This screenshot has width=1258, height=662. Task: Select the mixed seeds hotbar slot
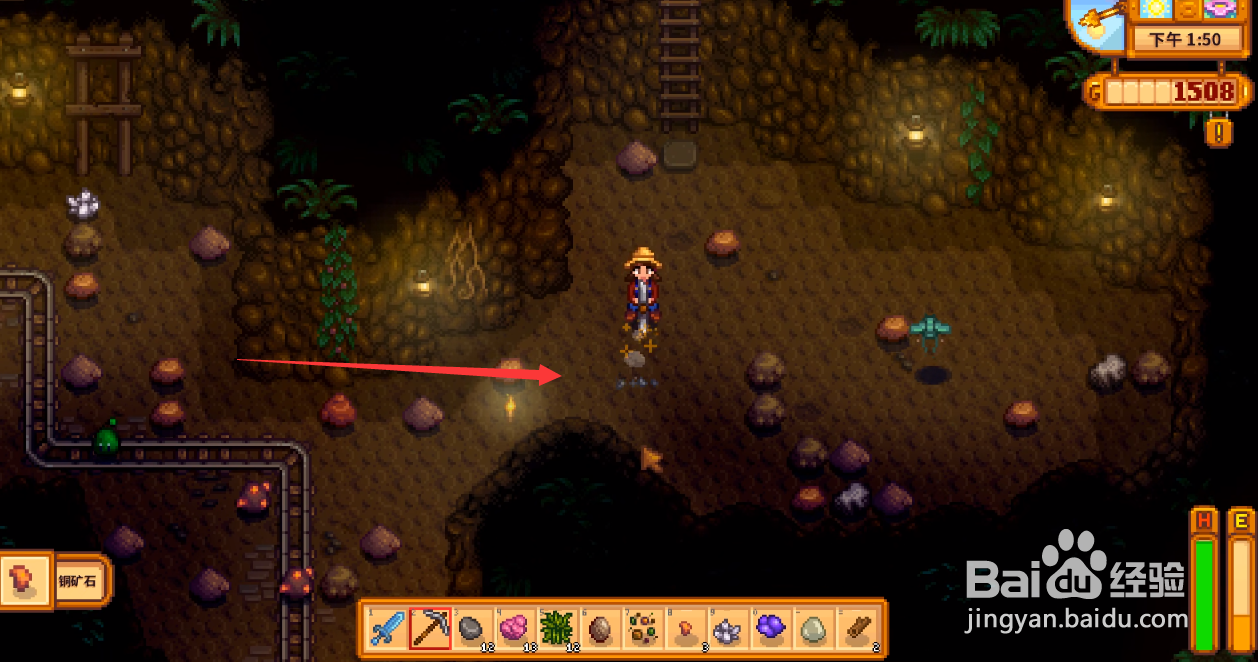[x=643, y=629]
